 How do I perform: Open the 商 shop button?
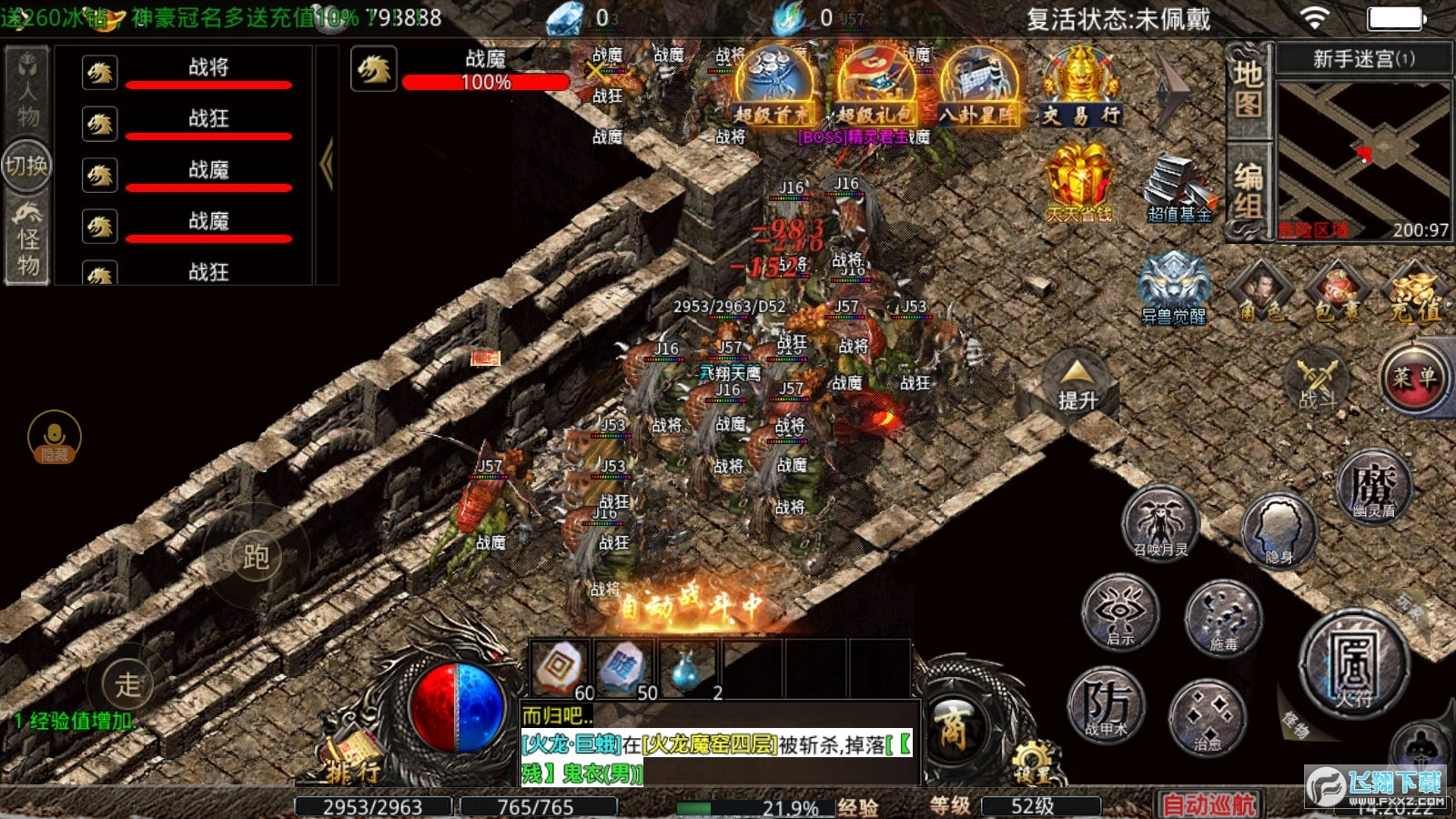[x=953, y=728]
